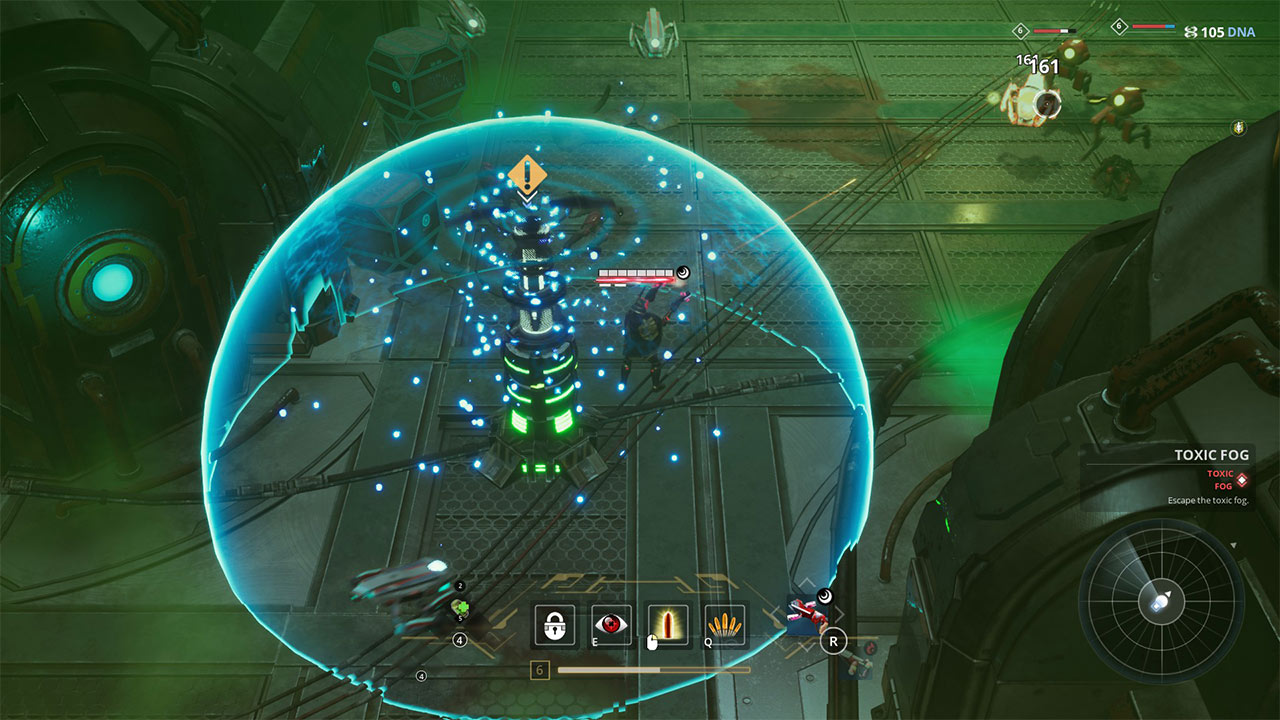Use the single bullet primary attack
The image size is (1280, 720).
point(668,625)
